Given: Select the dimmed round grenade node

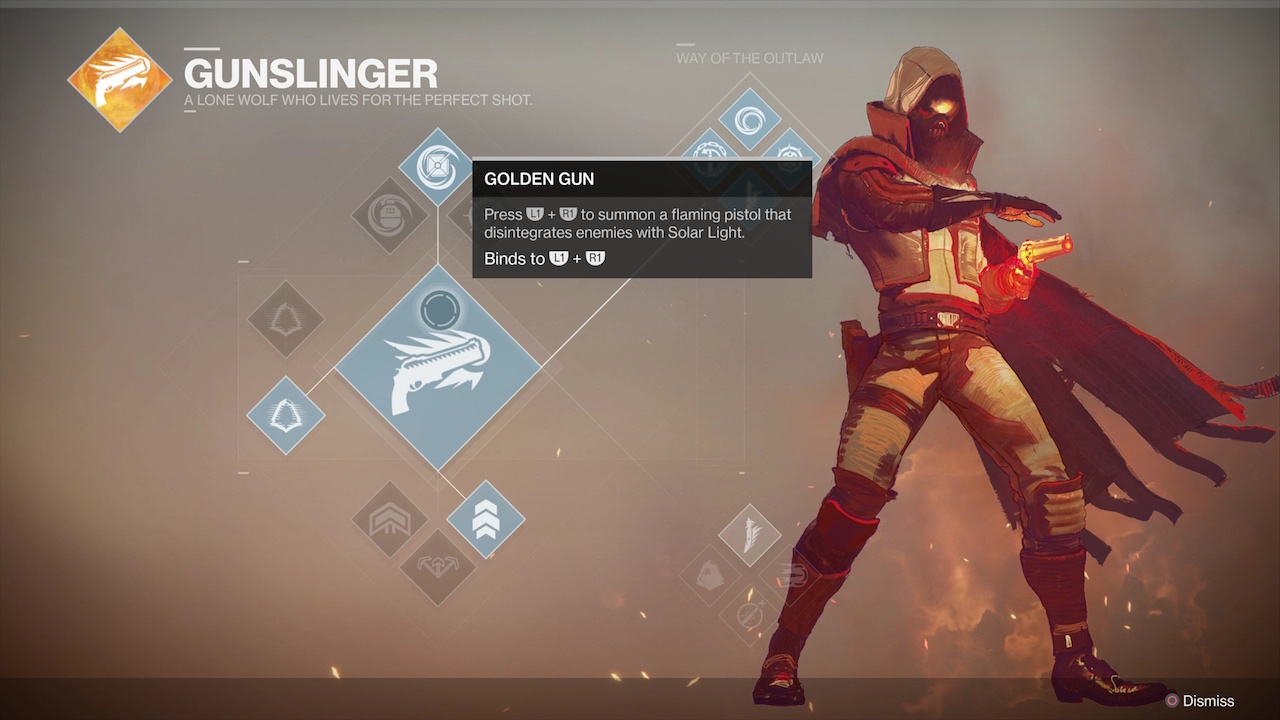Looking at the screenshot, I should point(389,215).
